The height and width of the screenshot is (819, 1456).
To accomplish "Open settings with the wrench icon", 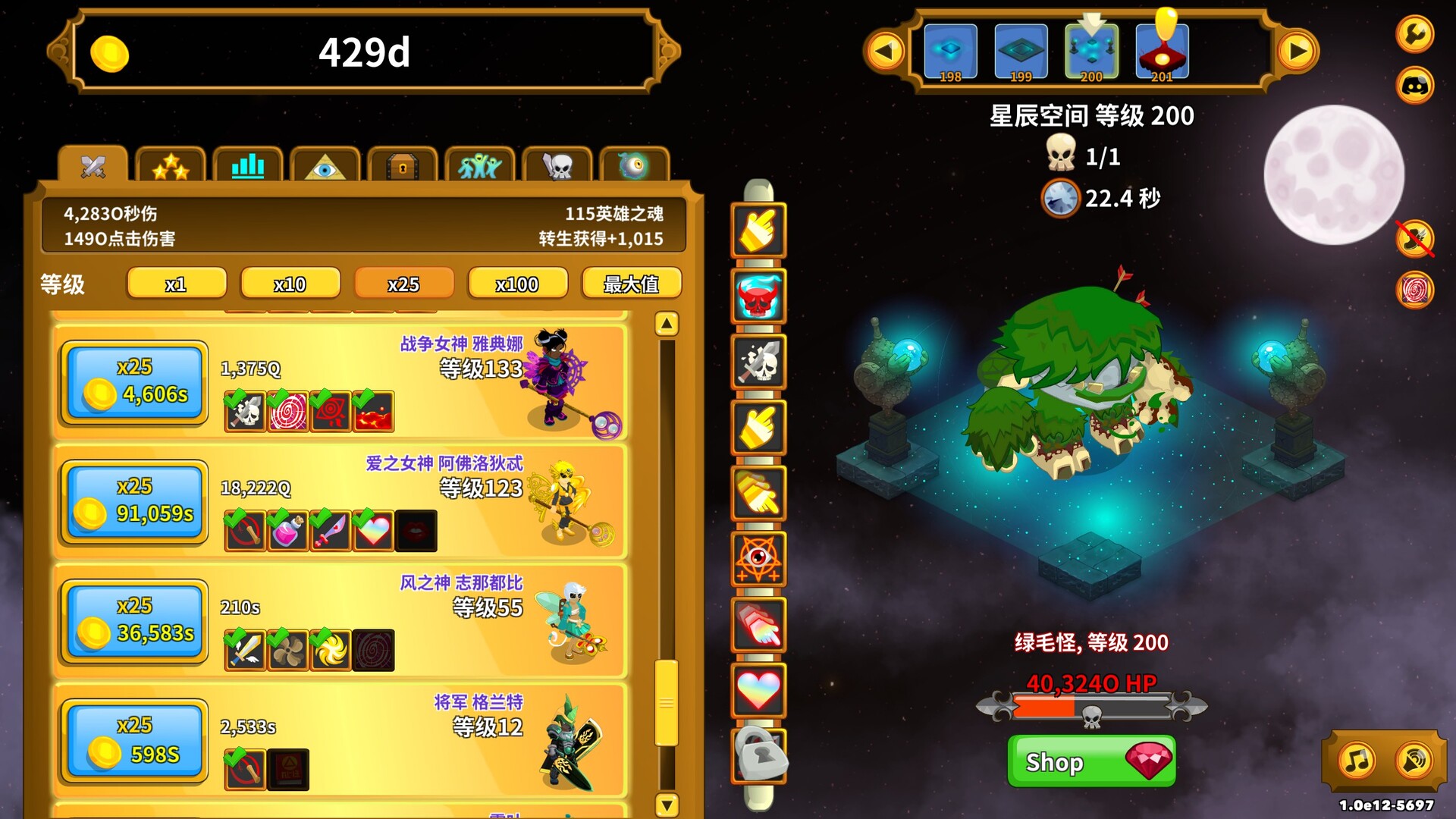I will point(1415,34).
